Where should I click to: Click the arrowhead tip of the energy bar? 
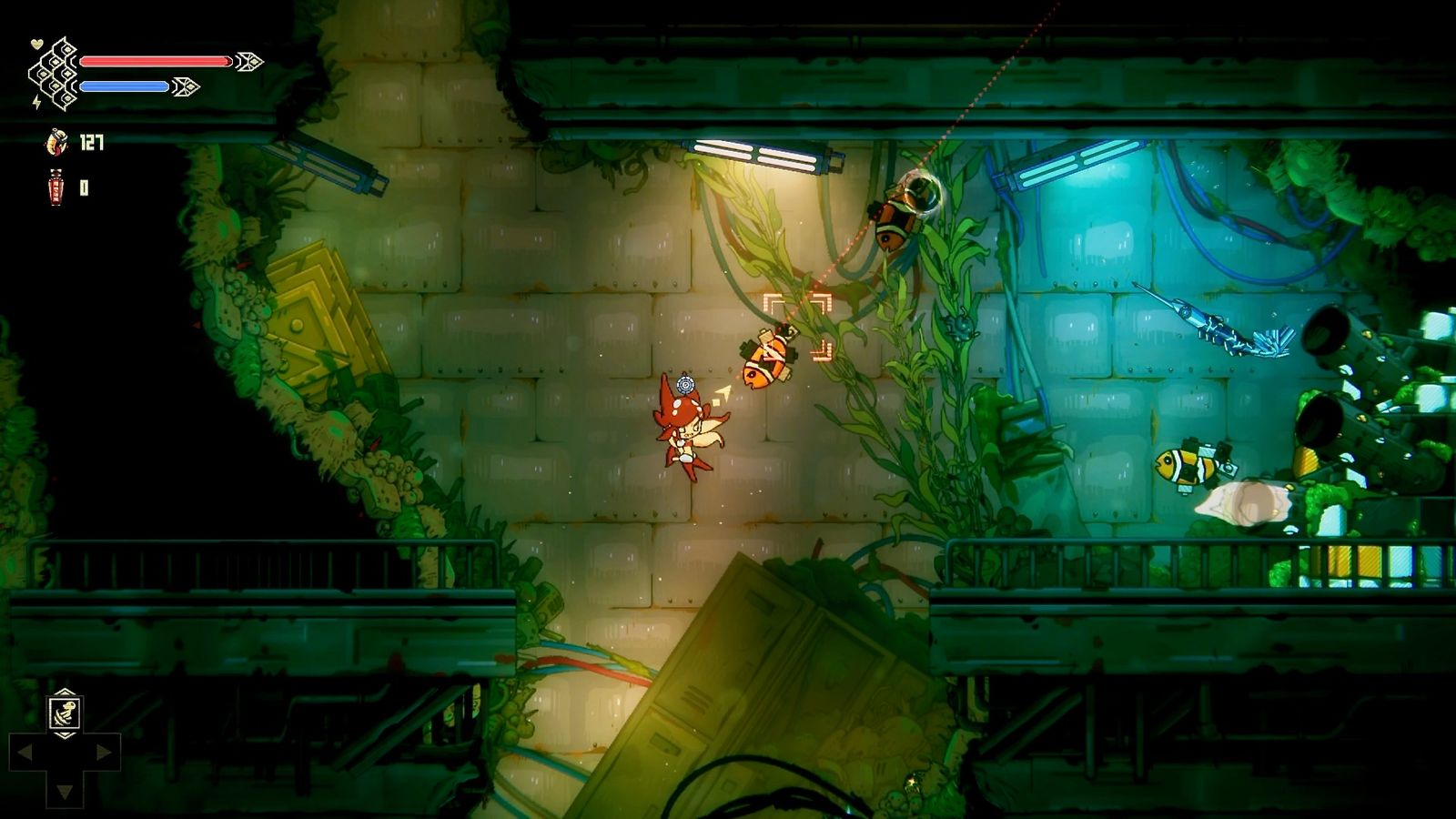coord(186,86)
